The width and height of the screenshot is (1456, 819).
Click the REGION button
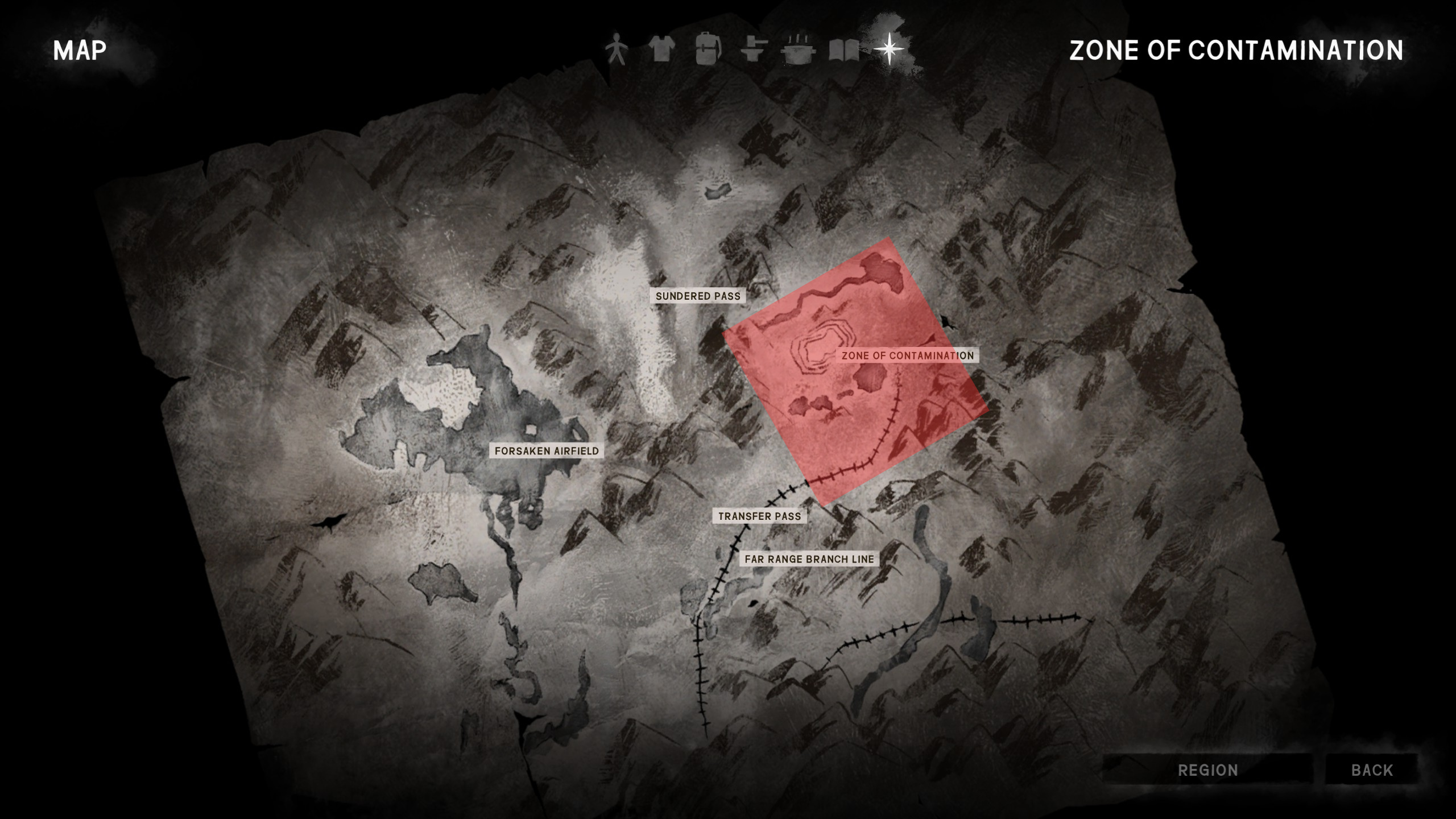(1207, 770)
